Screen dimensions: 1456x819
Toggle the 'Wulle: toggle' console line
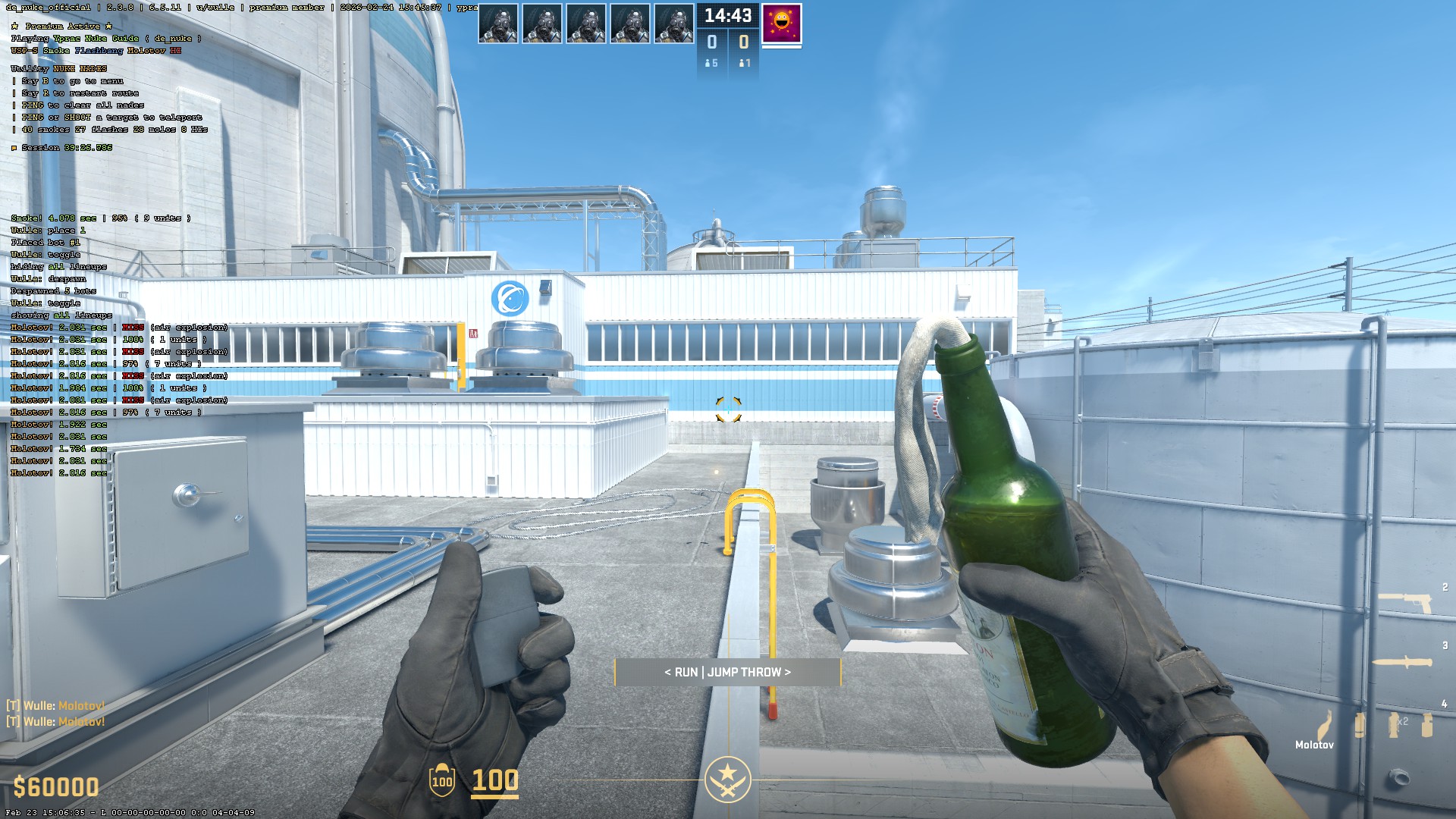click(44, 303)
